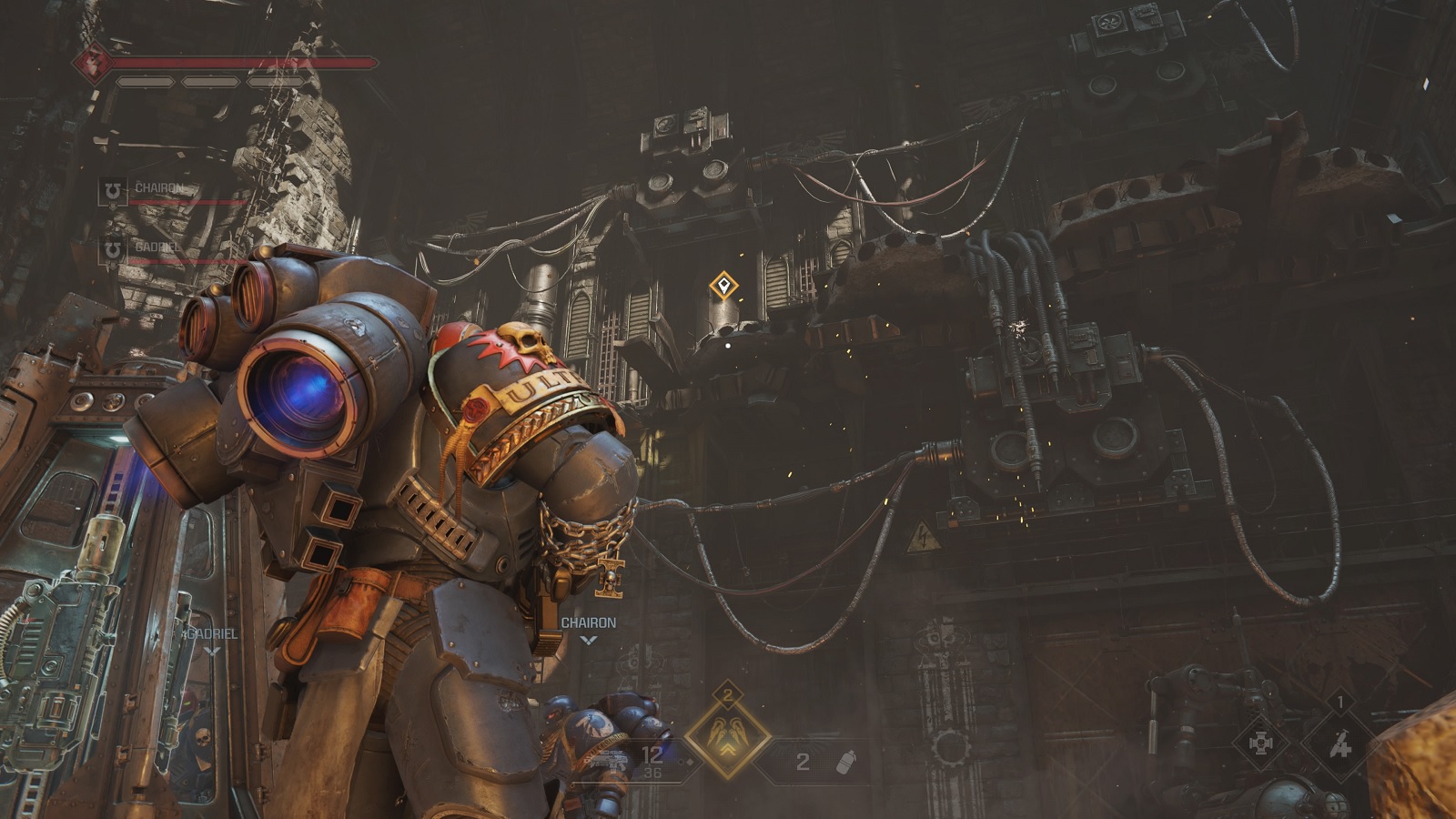Click the orange objective waypoint marker
Screen dimensions: 1456x819
click(x=723, y=287)
